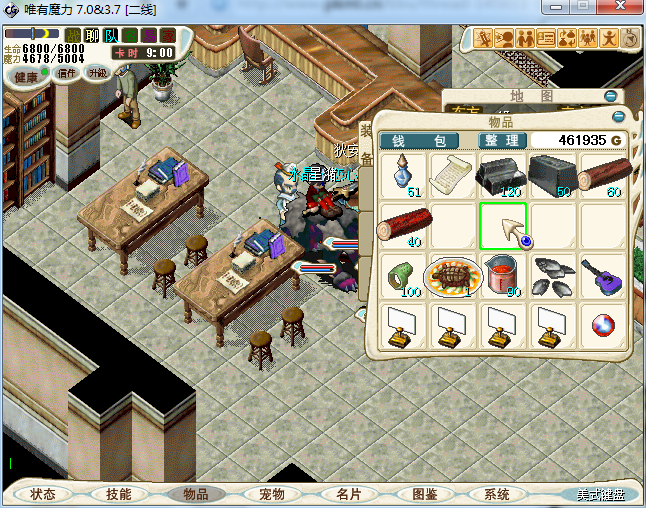Click the 健康 health button

point(26,77)
